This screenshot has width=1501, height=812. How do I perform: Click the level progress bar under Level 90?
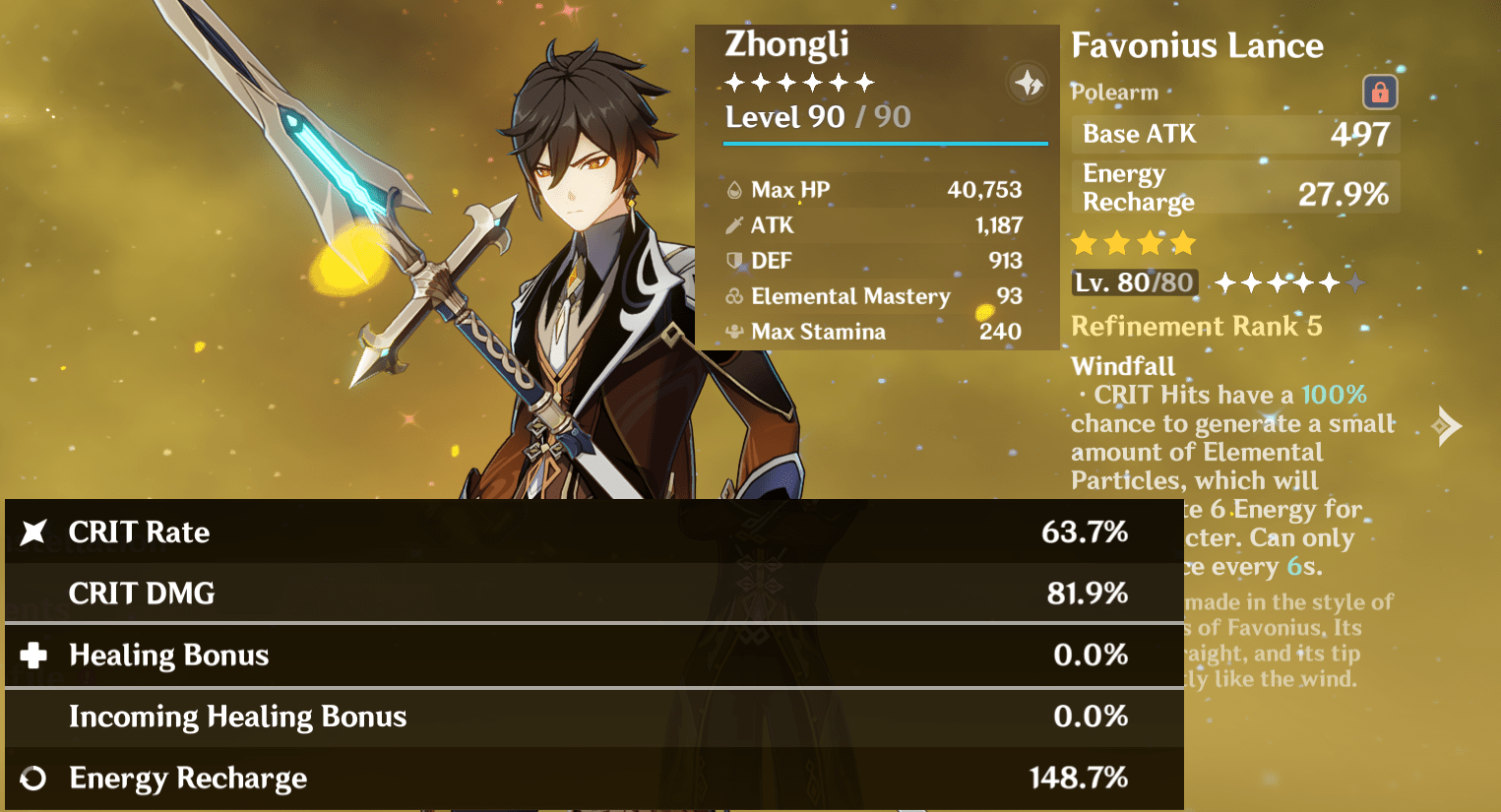coord(884,144)
